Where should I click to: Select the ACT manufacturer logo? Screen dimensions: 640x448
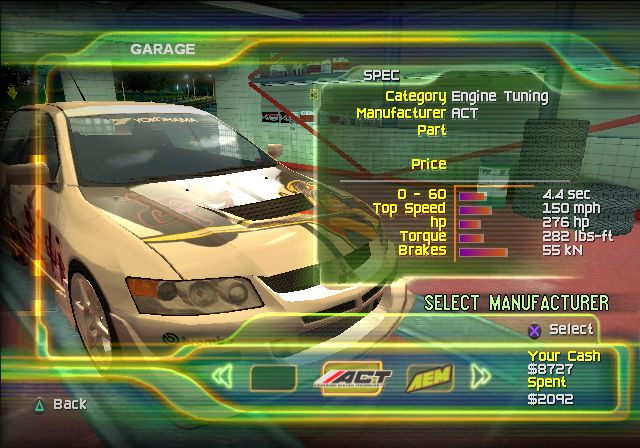tap(357, 378)
